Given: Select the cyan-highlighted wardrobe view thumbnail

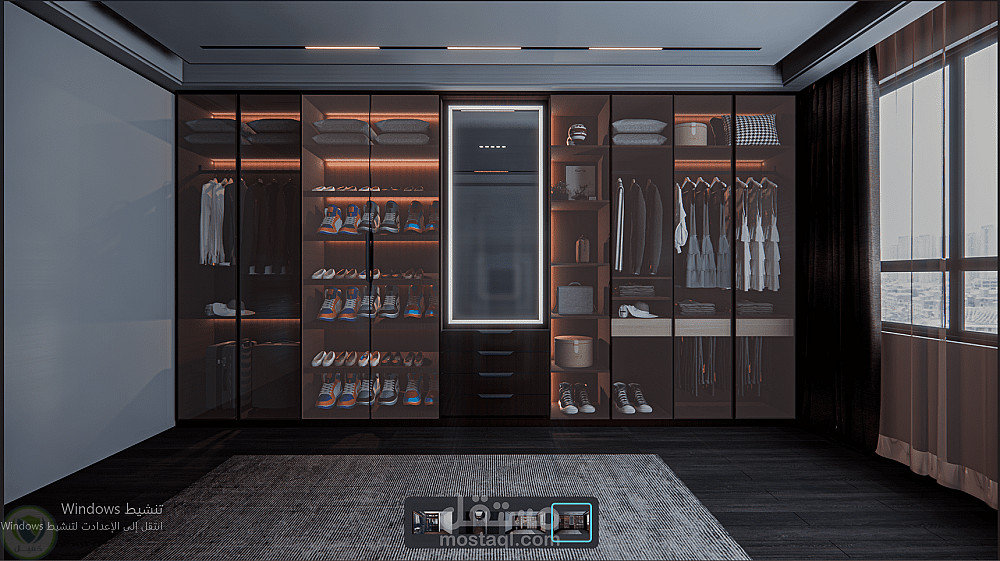Looking at the screenshot, I should point(571,521).
